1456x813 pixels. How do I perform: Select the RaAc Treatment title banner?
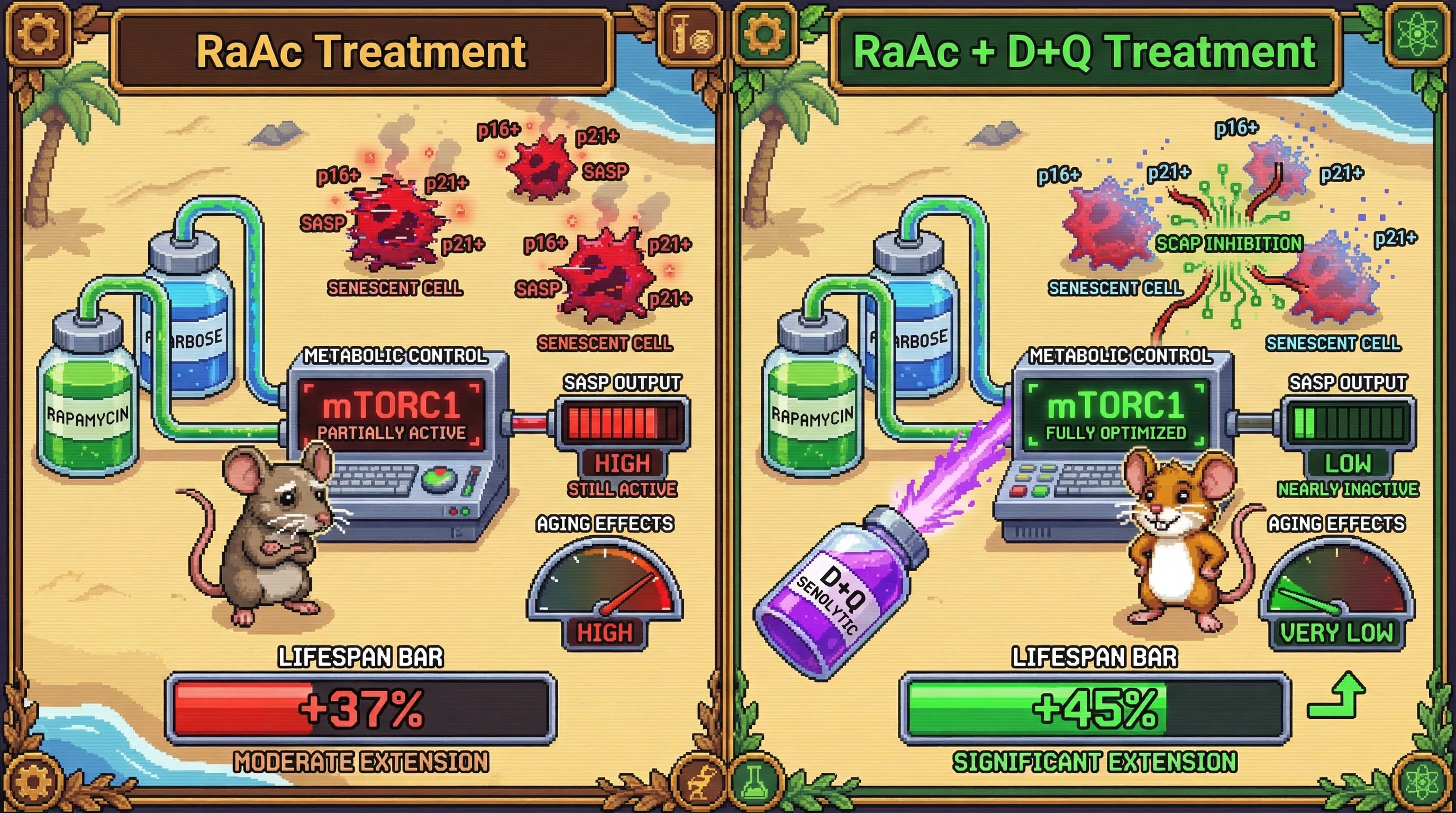tap(362, 52)
